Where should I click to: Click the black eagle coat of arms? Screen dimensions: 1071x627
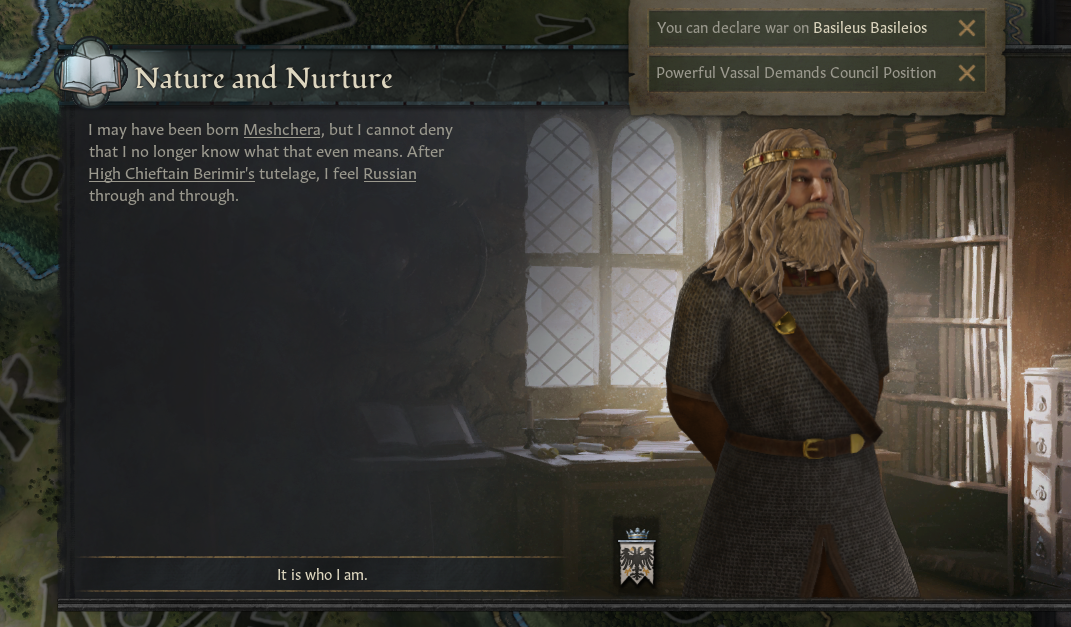(636, 558)
